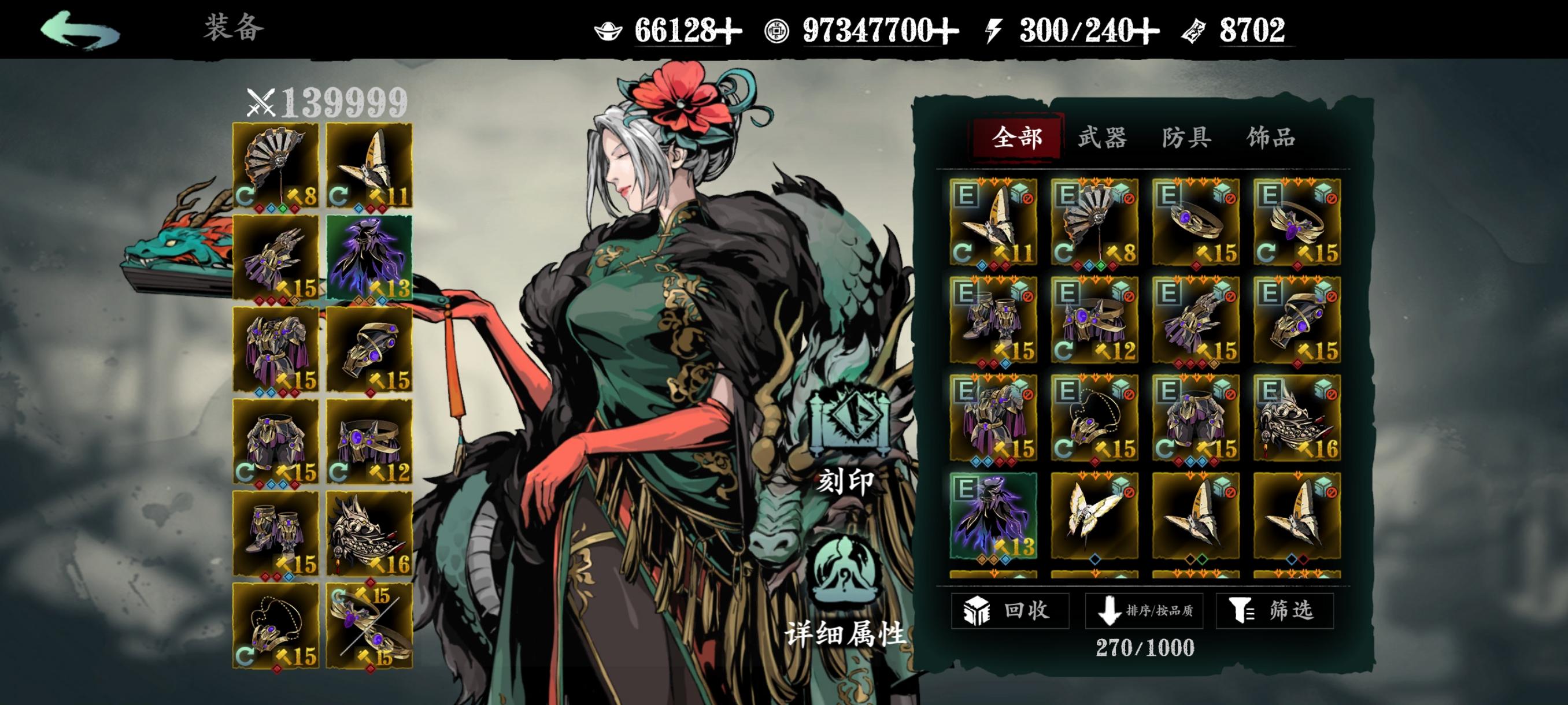Select the white moth item in inventory
1568x705 pixels.
[1094, 516]
